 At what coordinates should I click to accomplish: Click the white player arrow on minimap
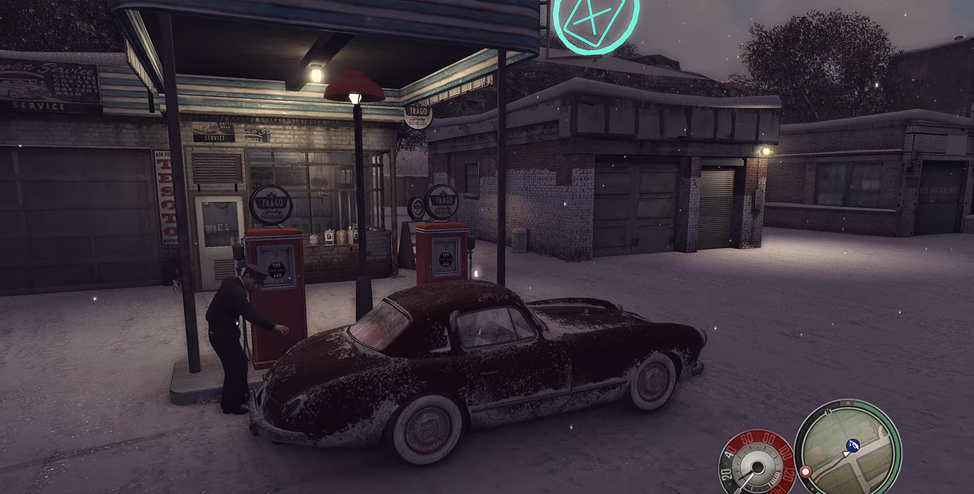[845, 454]
